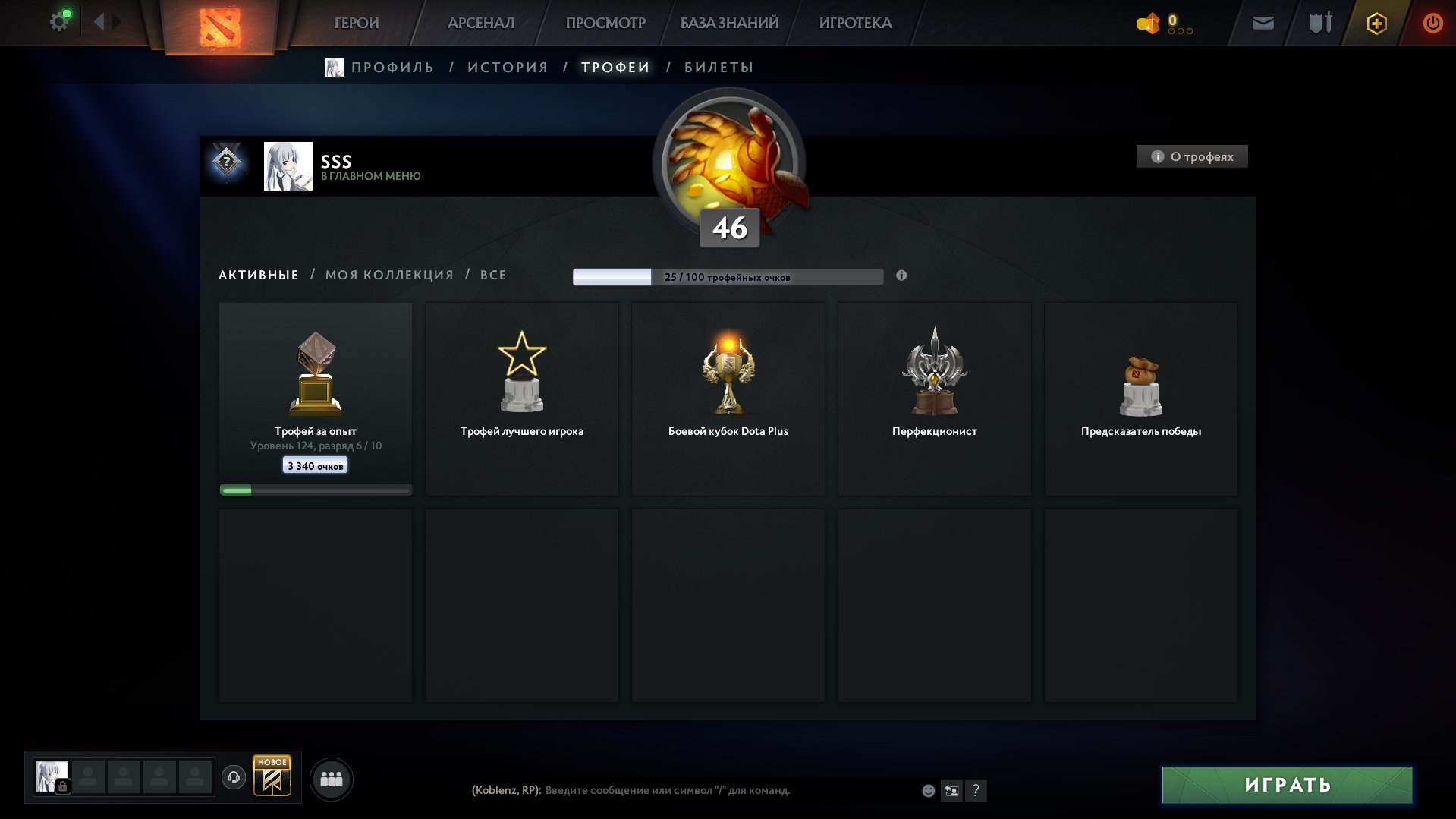Open the voice chat headset icon
The height and width of the screenshot is (819, 1456).
pyautogui.click(x=234, y=778)
